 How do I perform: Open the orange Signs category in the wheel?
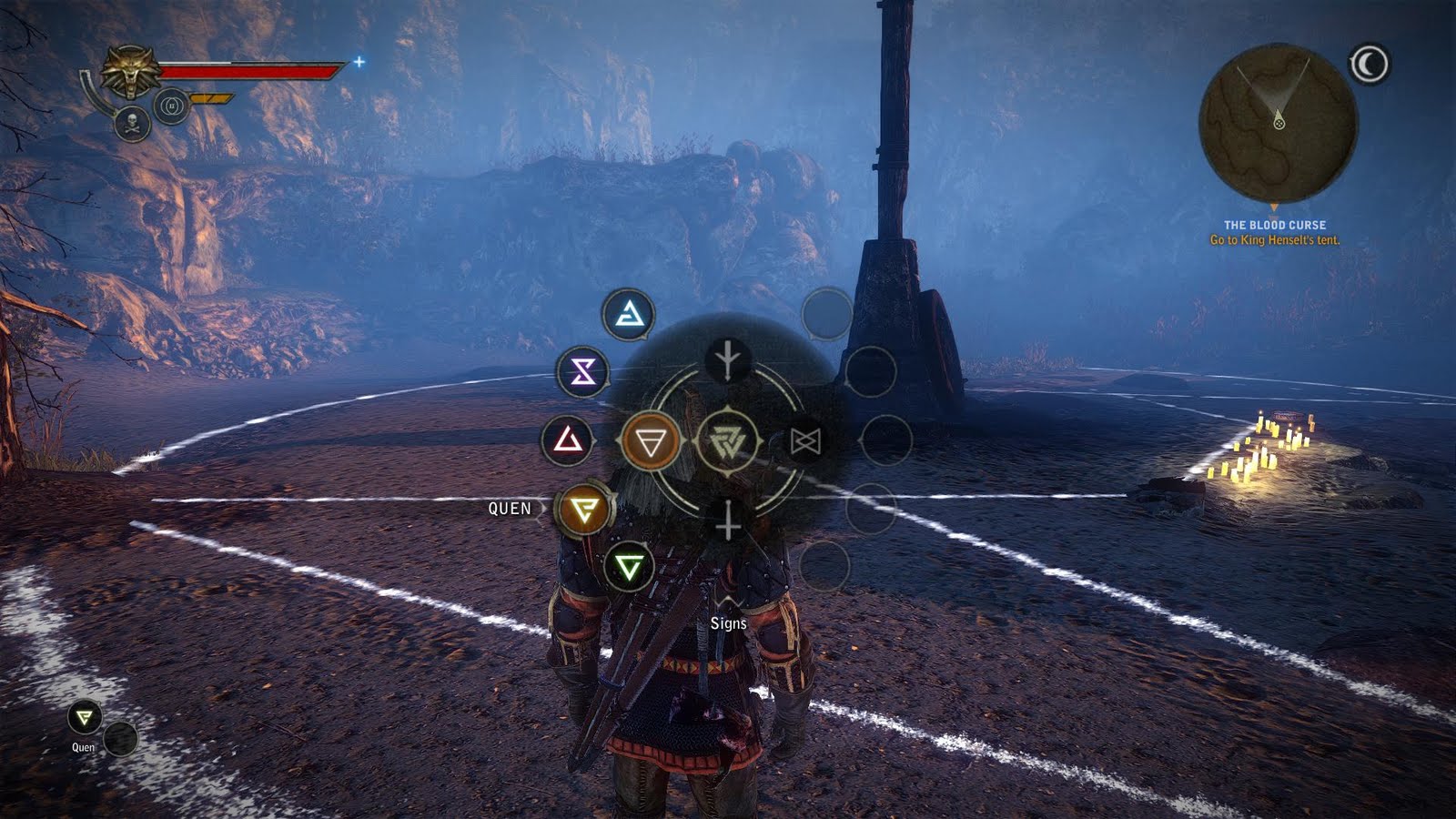click(651, 442)
